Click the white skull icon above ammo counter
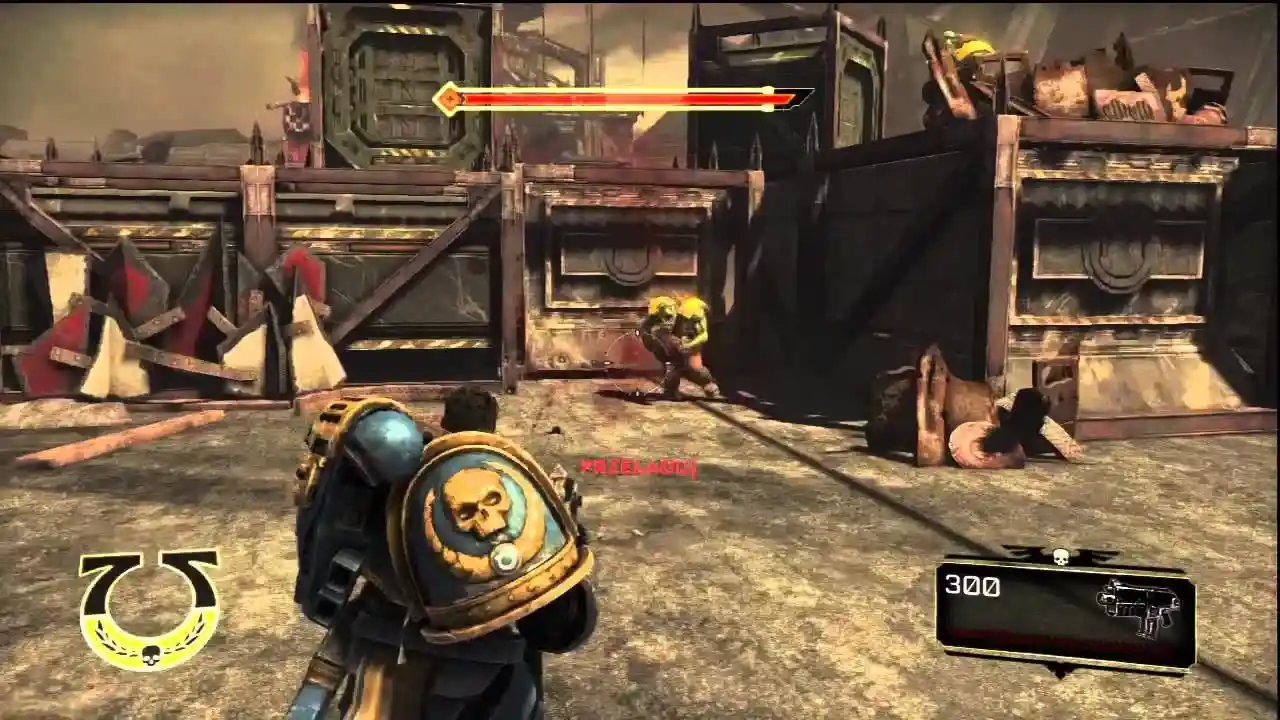 point(1063,558)
